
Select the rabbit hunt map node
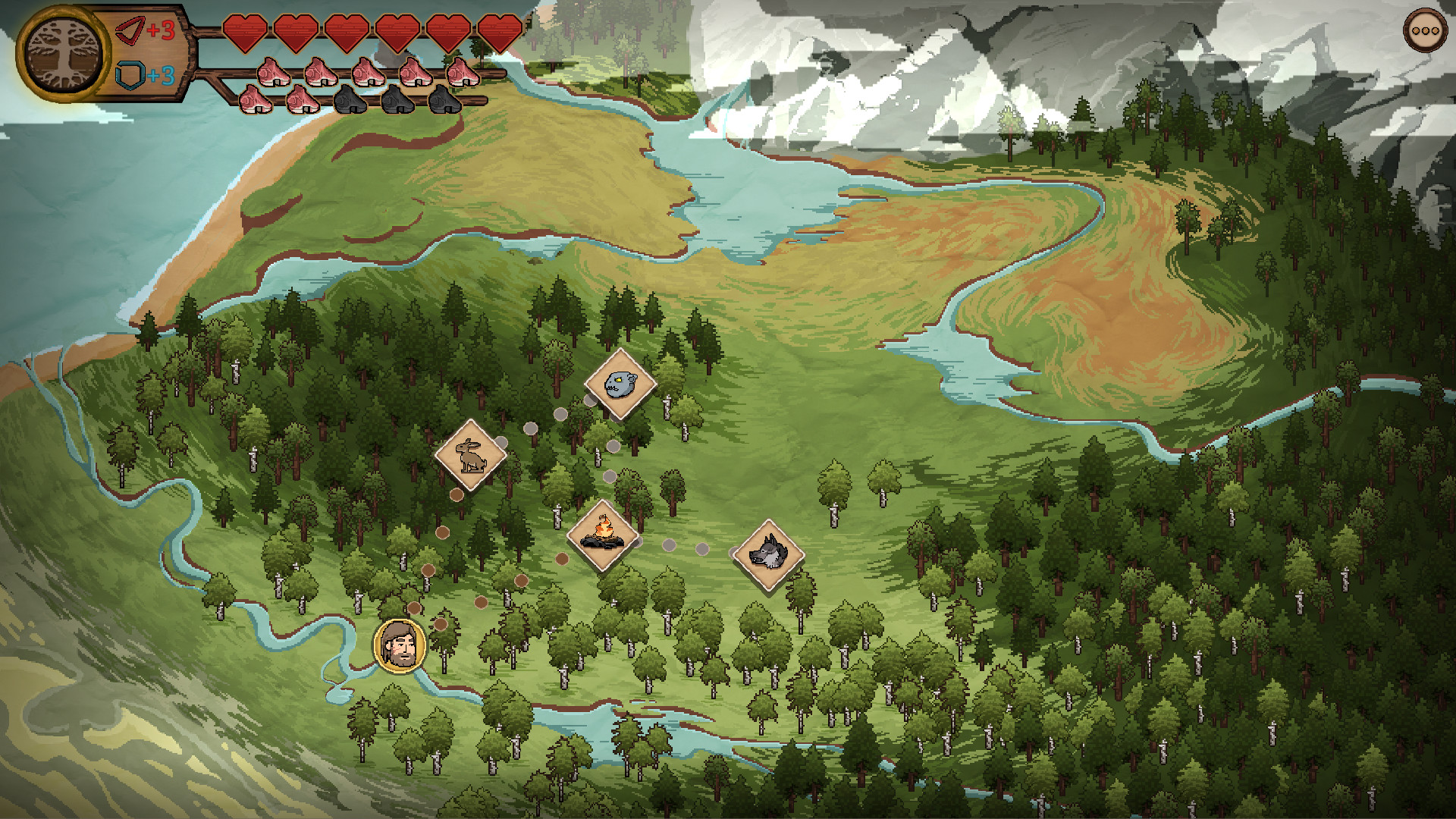[470, 455]
